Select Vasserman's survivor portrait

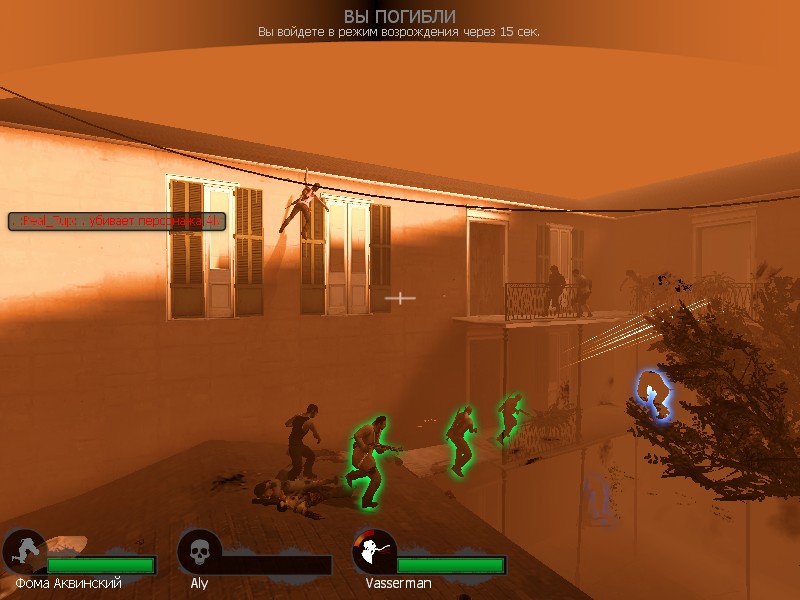pos(375,552)
